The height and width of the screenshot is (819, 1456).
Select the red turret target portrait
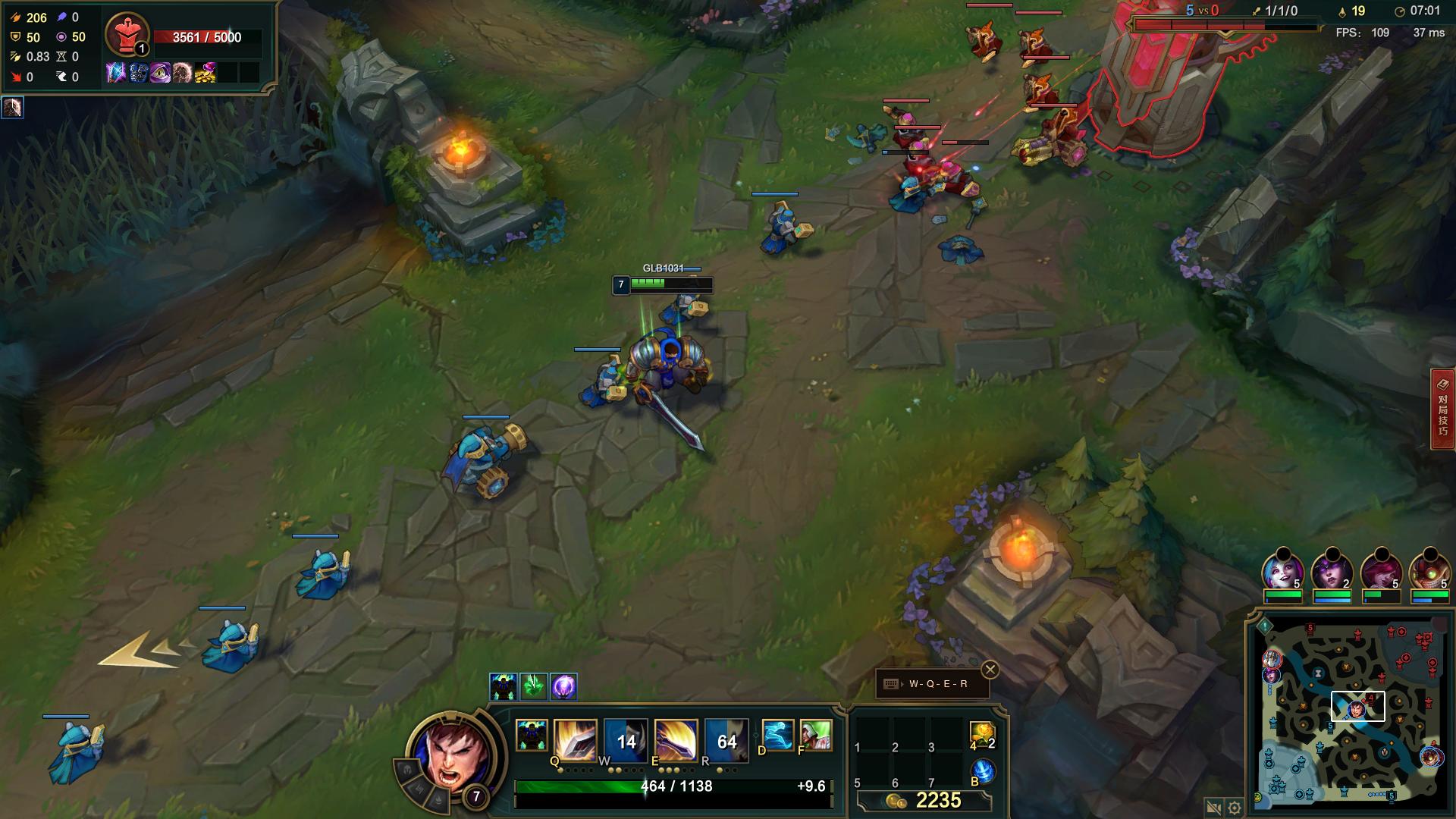click(127, 34)
